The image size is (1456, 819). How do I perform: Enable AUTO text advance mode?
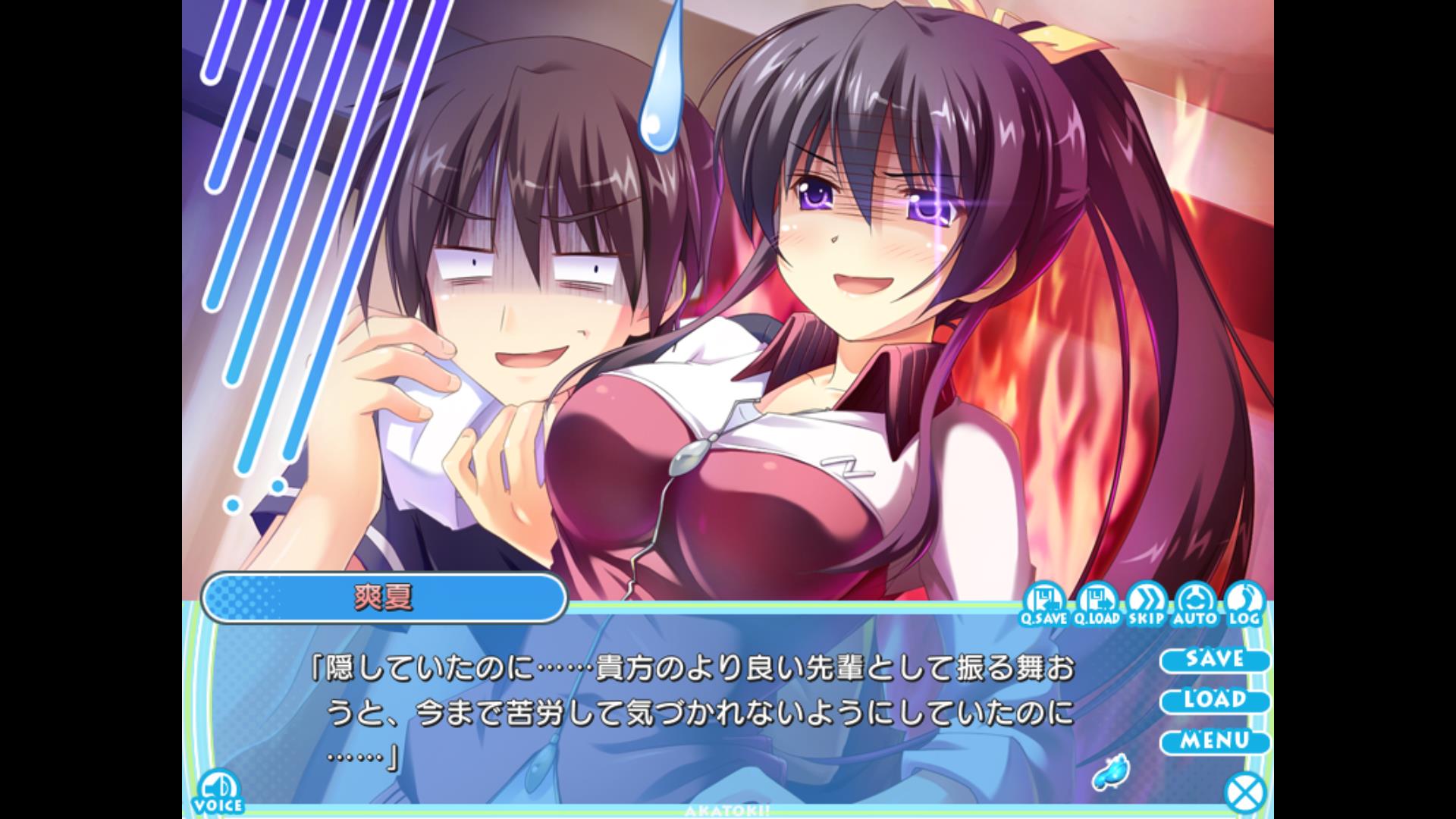click(x=1194, y=604)
